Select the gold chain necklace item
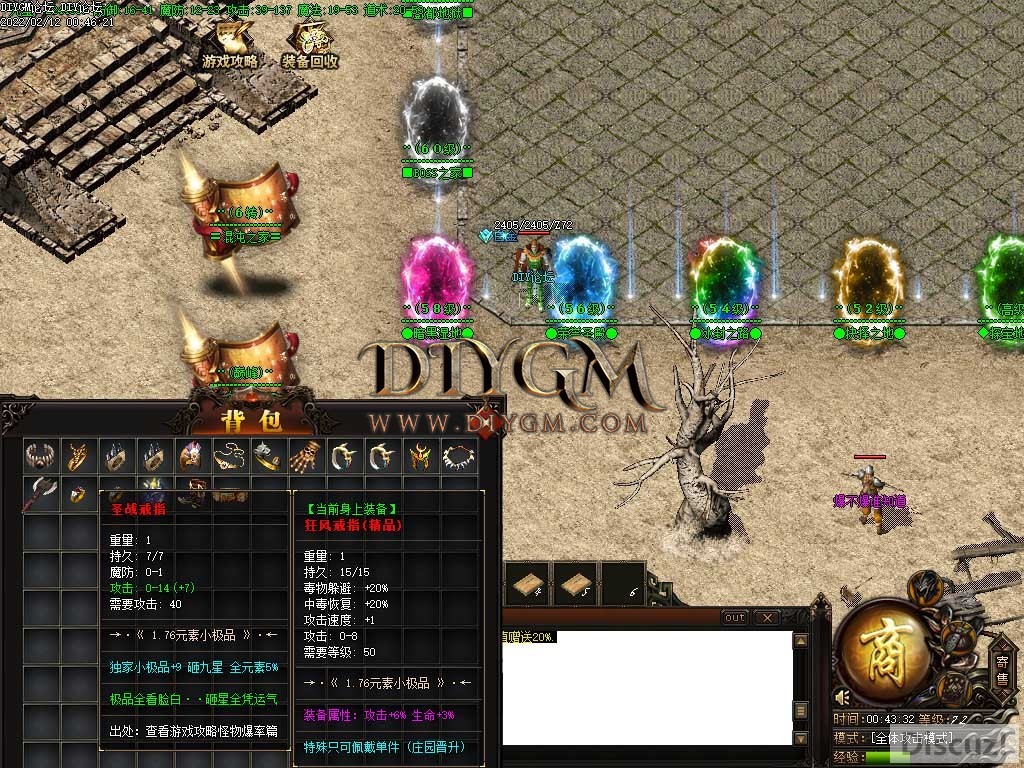The width and height of the screenshot is (1024, 768). 230,457
